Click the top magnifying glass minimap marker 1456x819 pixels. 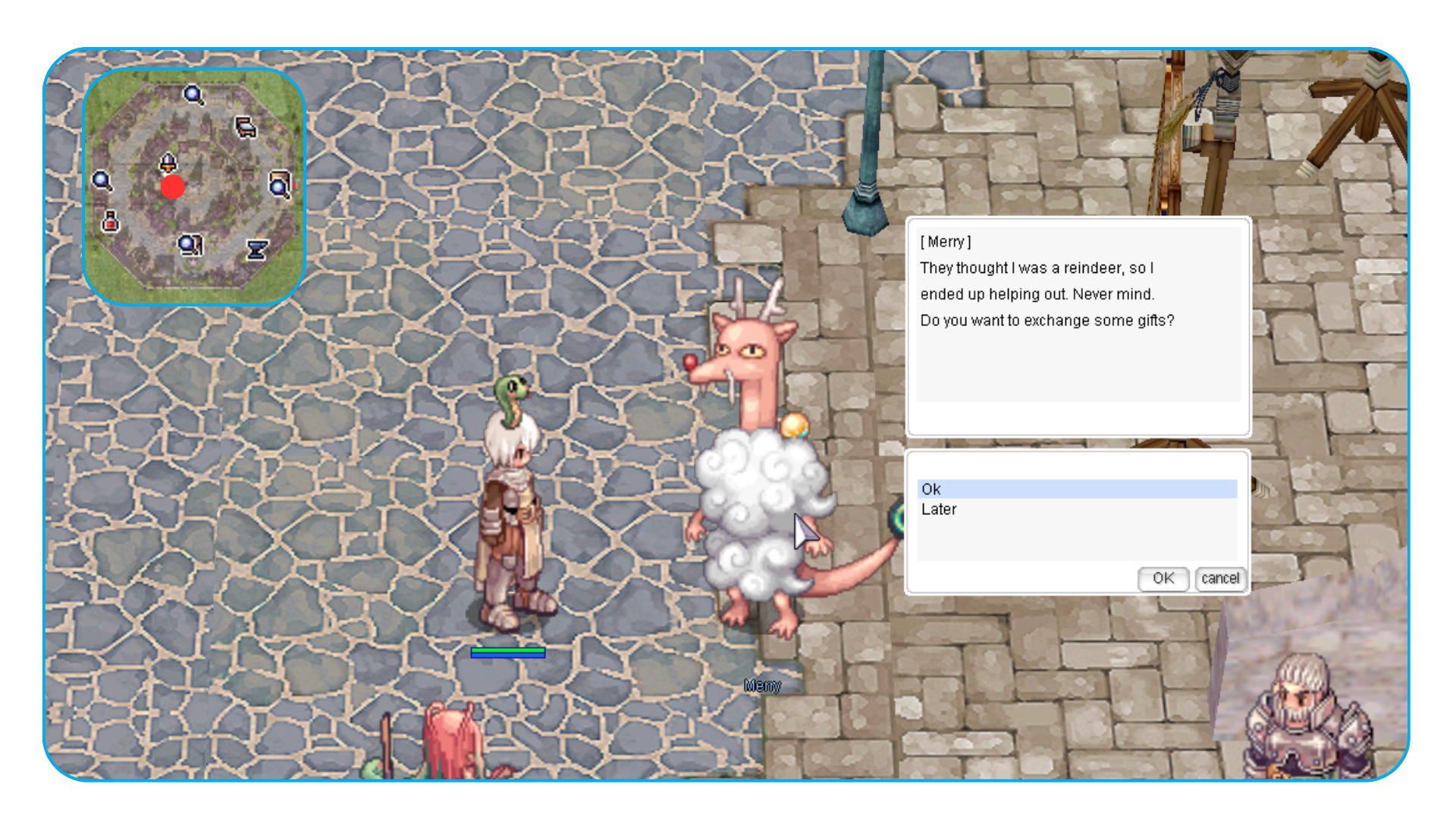[194, 95]
